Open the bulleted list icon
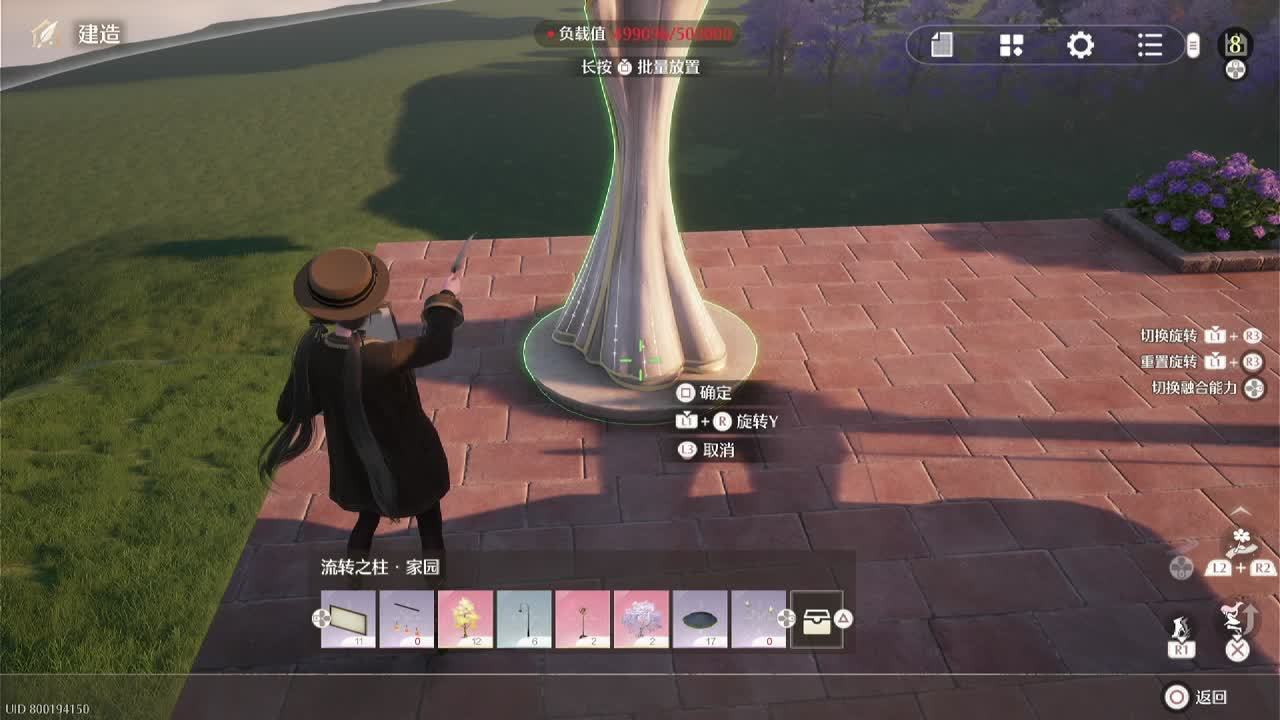Screen dimensions: 1280x720 click(1149, 45)
